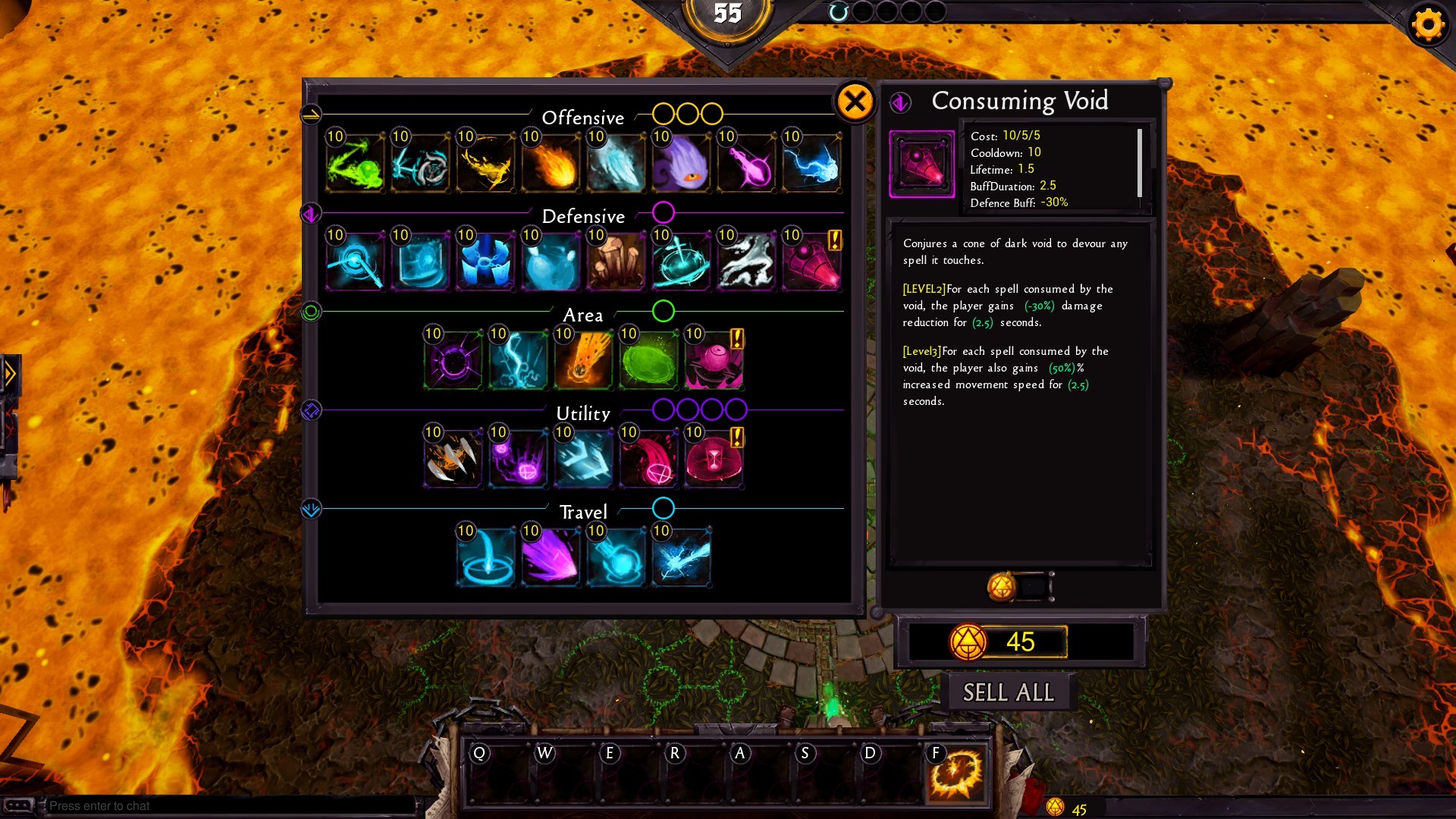Choose the green puddle area spell

[649, 360]
